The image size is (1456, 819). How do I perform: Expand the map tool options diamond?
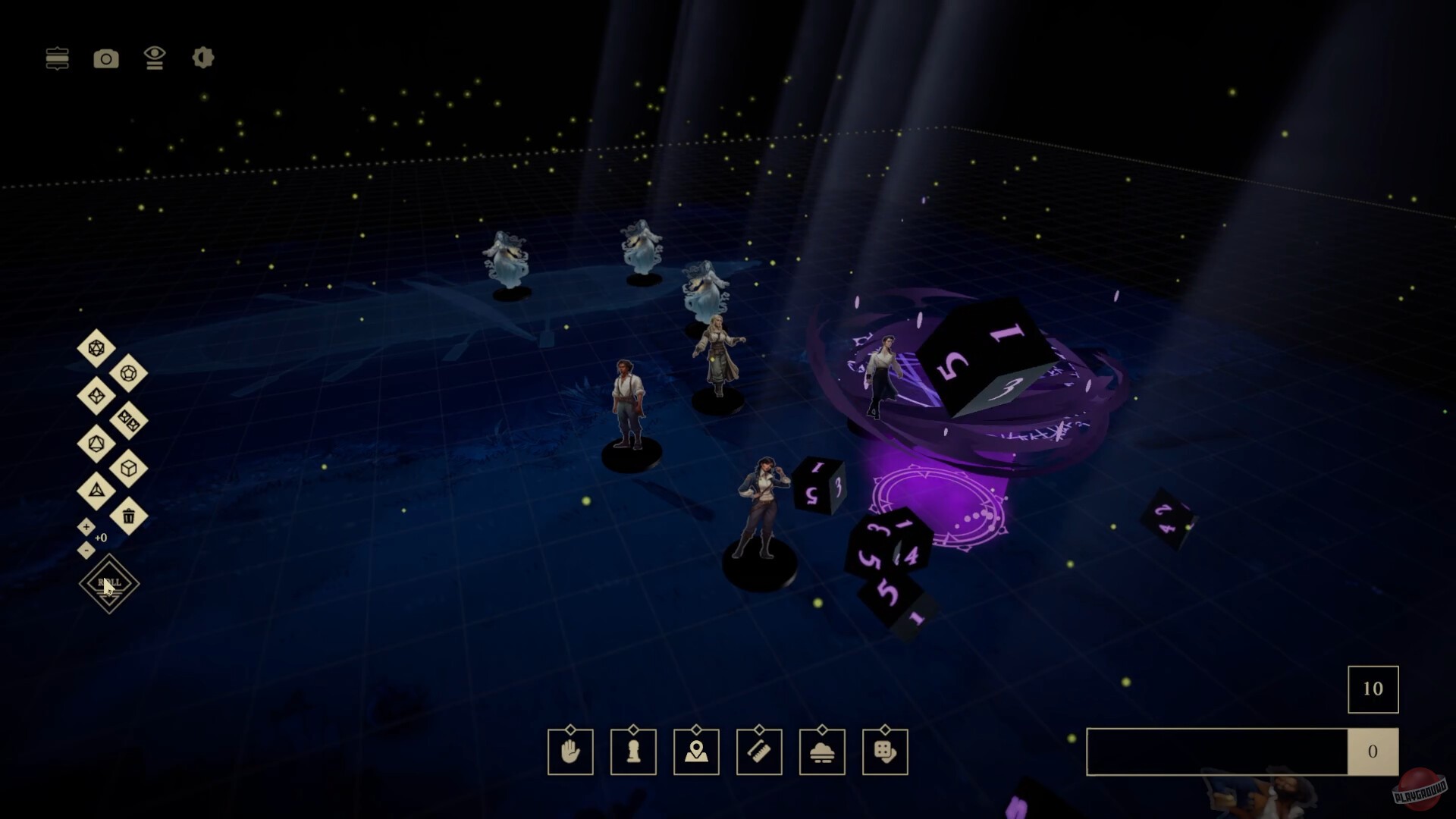(697, 730)
